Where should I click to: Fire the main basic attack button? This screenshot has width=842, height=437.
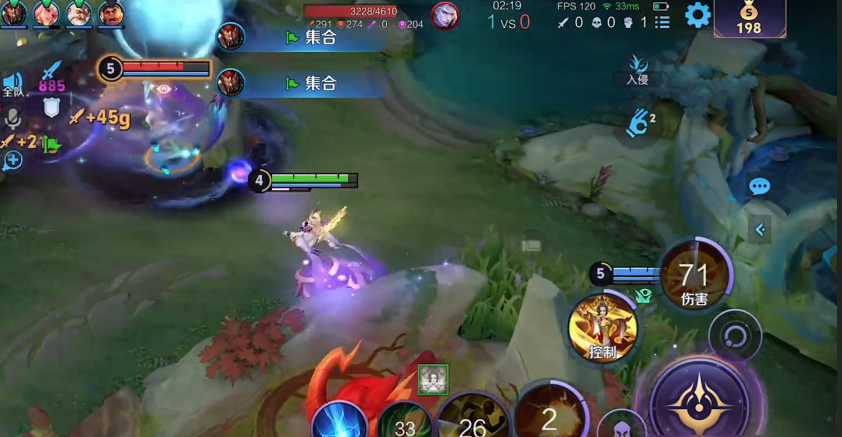[698, 402]
